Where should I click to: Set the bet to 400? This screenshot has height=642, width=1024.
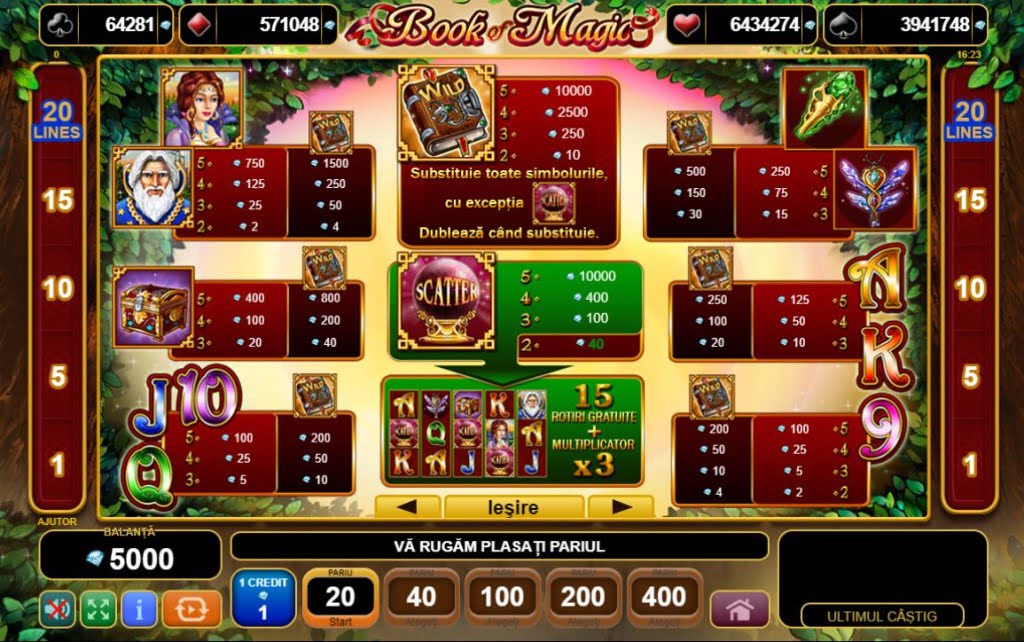[x=664, y=598]
